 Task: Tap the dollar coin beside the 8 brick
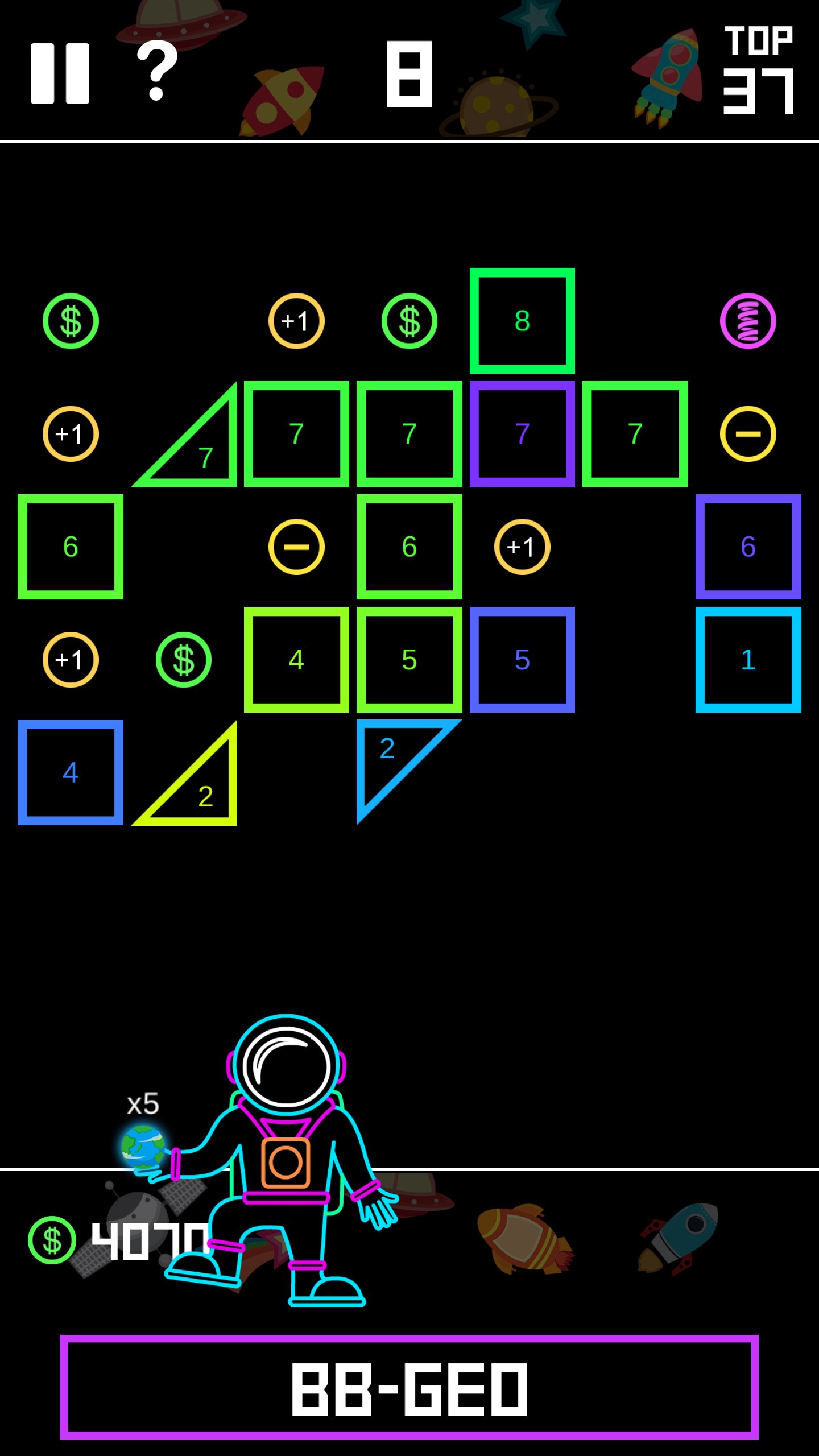click(411, 321)
